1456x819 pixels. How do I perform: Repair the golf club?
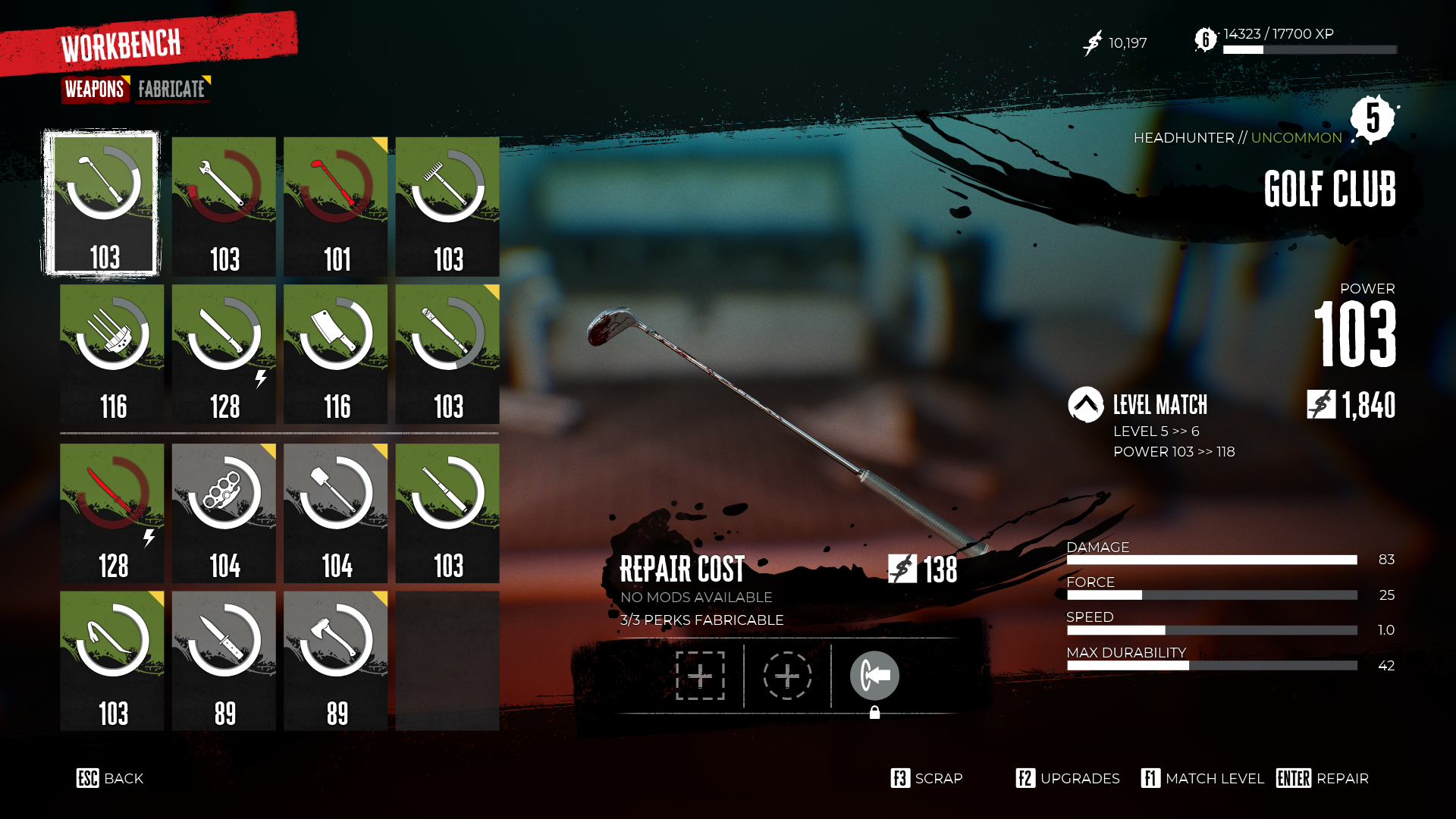[1323, 779]
